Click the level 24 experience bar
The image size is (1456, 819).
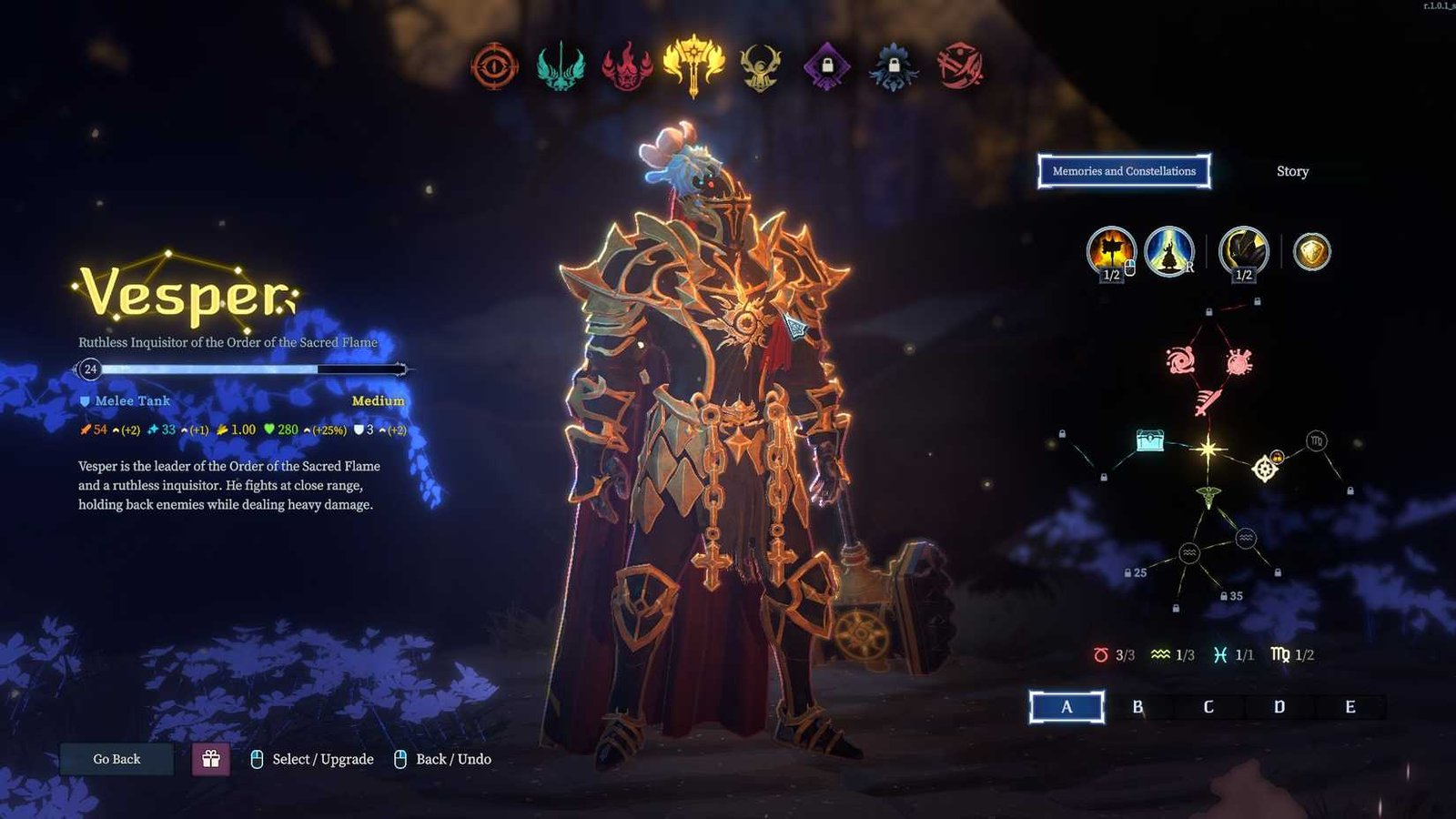(x=241, y=369)
